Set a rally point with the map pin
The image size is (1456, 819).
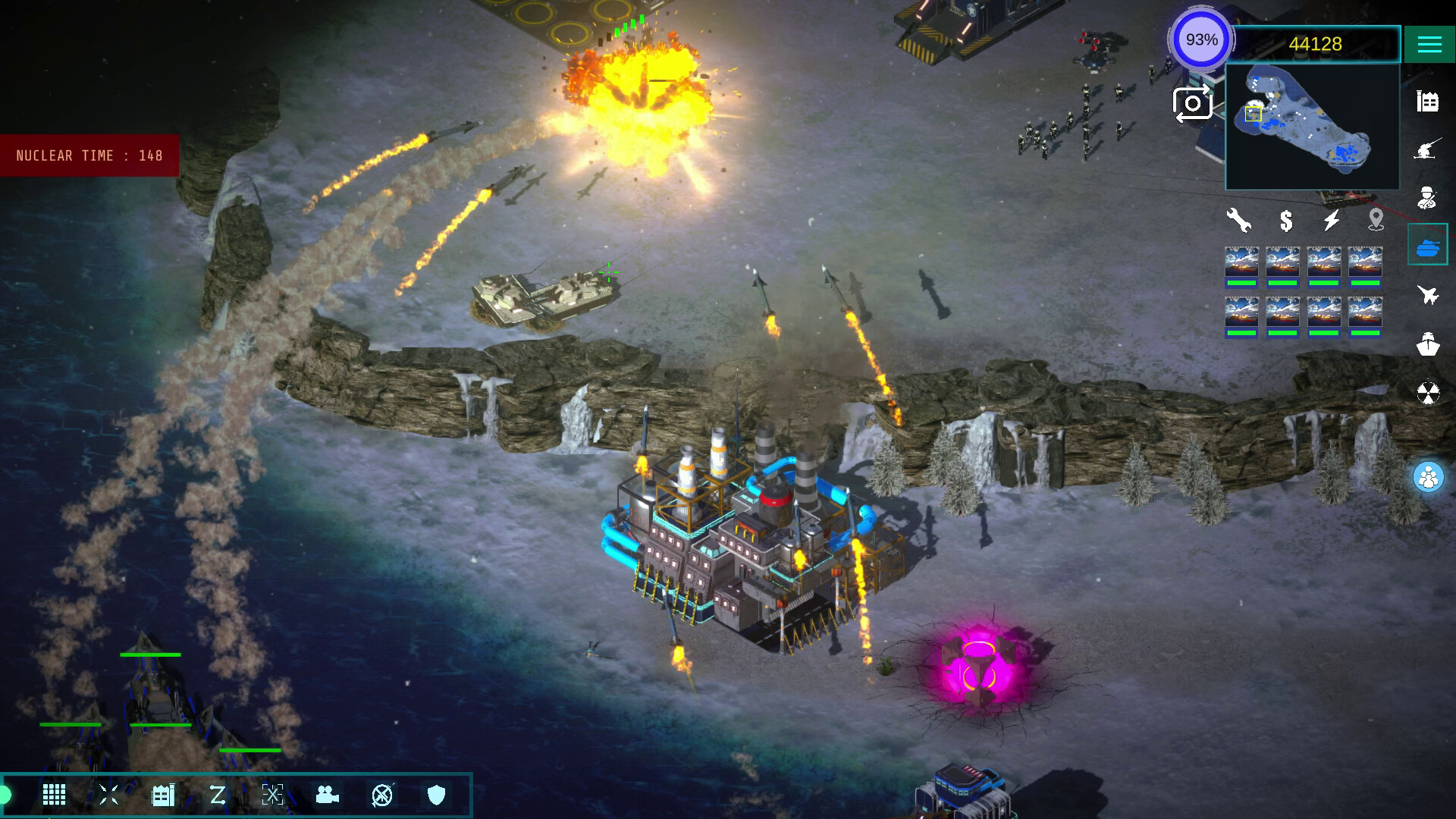[x=1376, y=221]
